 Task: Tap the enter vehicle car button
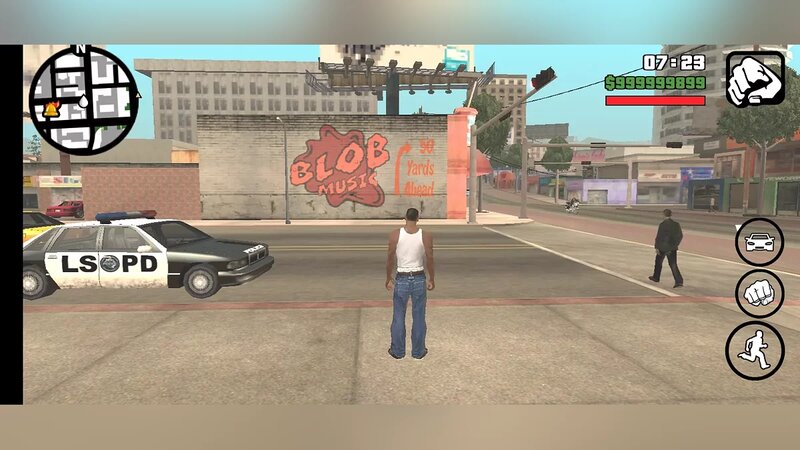click(x=760, y=242)
